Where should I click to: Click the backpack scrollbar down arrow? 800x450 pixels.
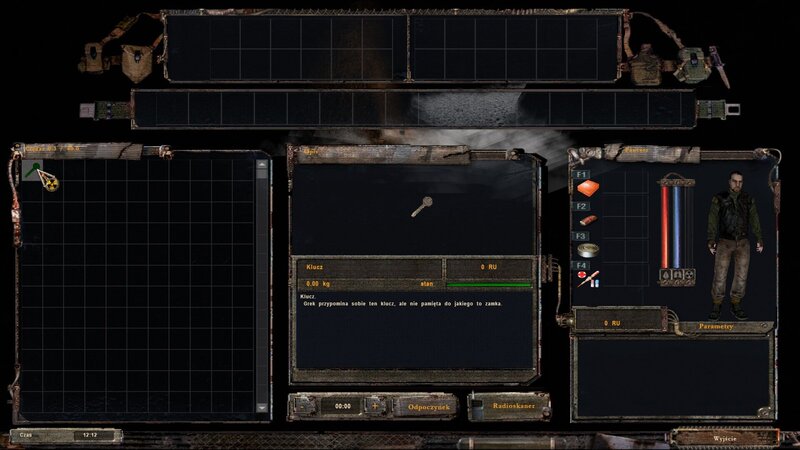(263, 408)
